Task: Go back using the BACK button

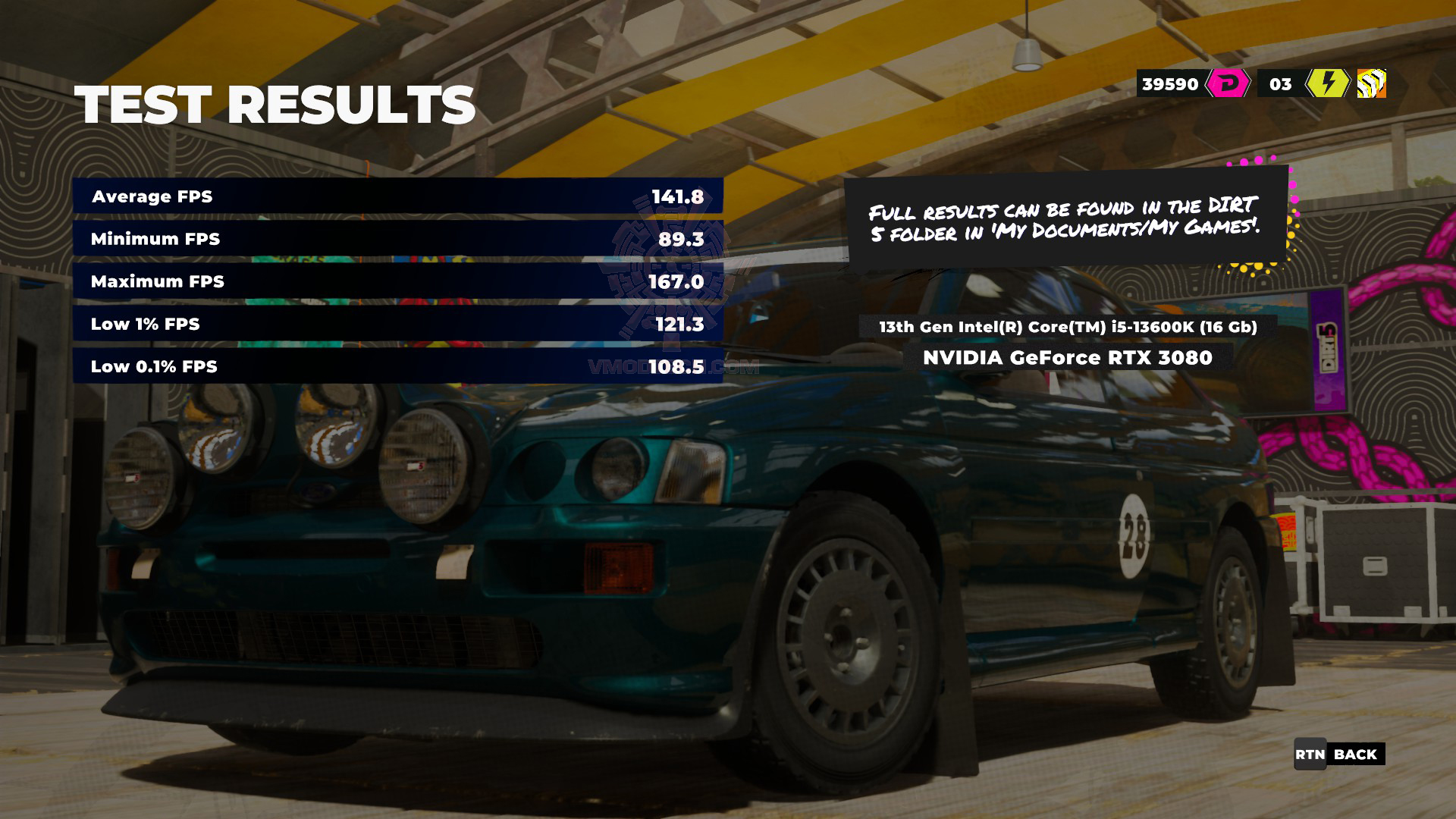Action: coord(1339,755)
